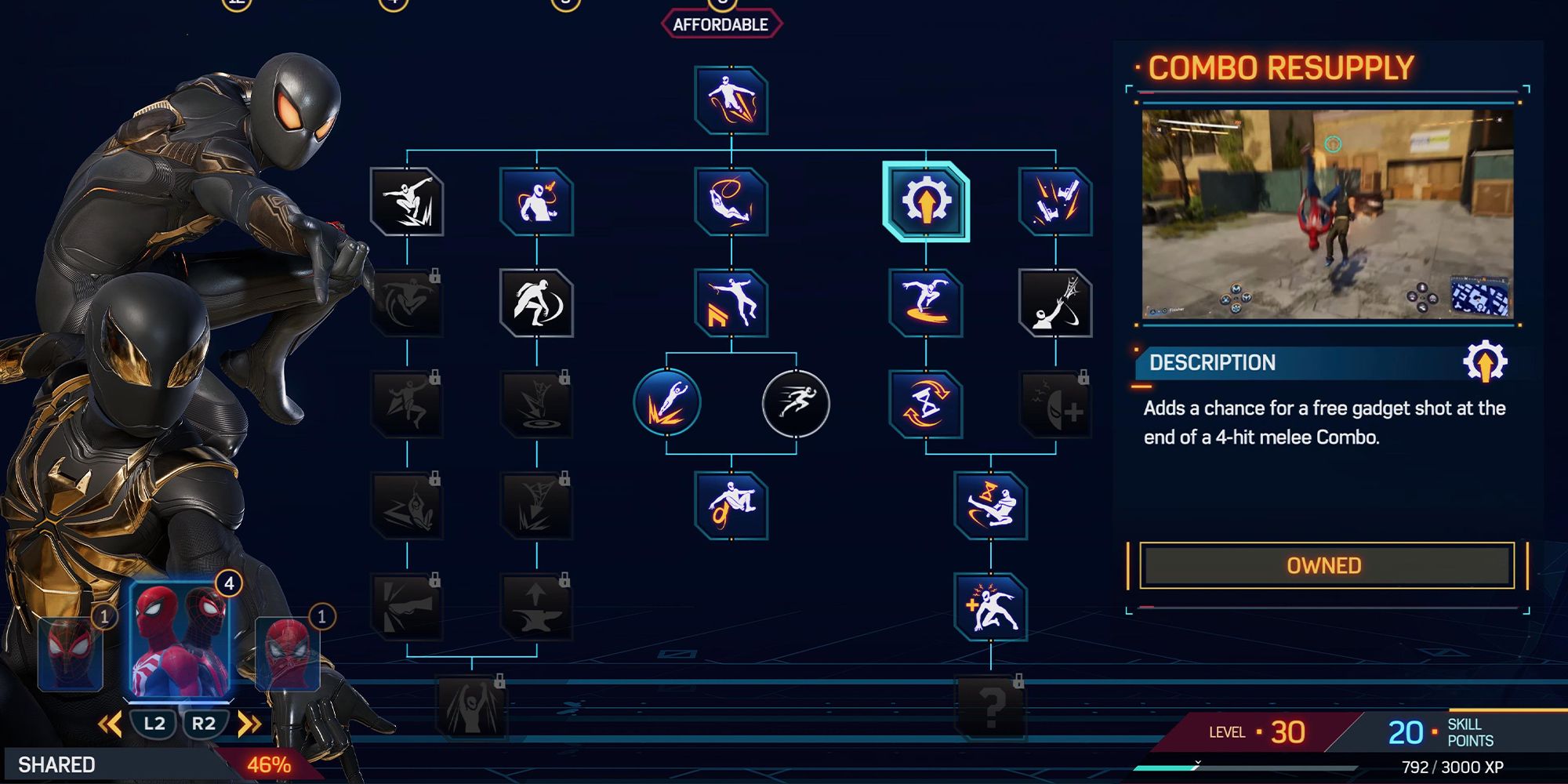Click the AFFORDABLE filter label at the top
The width and height of the screenshot is (1568, 784).
(720, 23)
